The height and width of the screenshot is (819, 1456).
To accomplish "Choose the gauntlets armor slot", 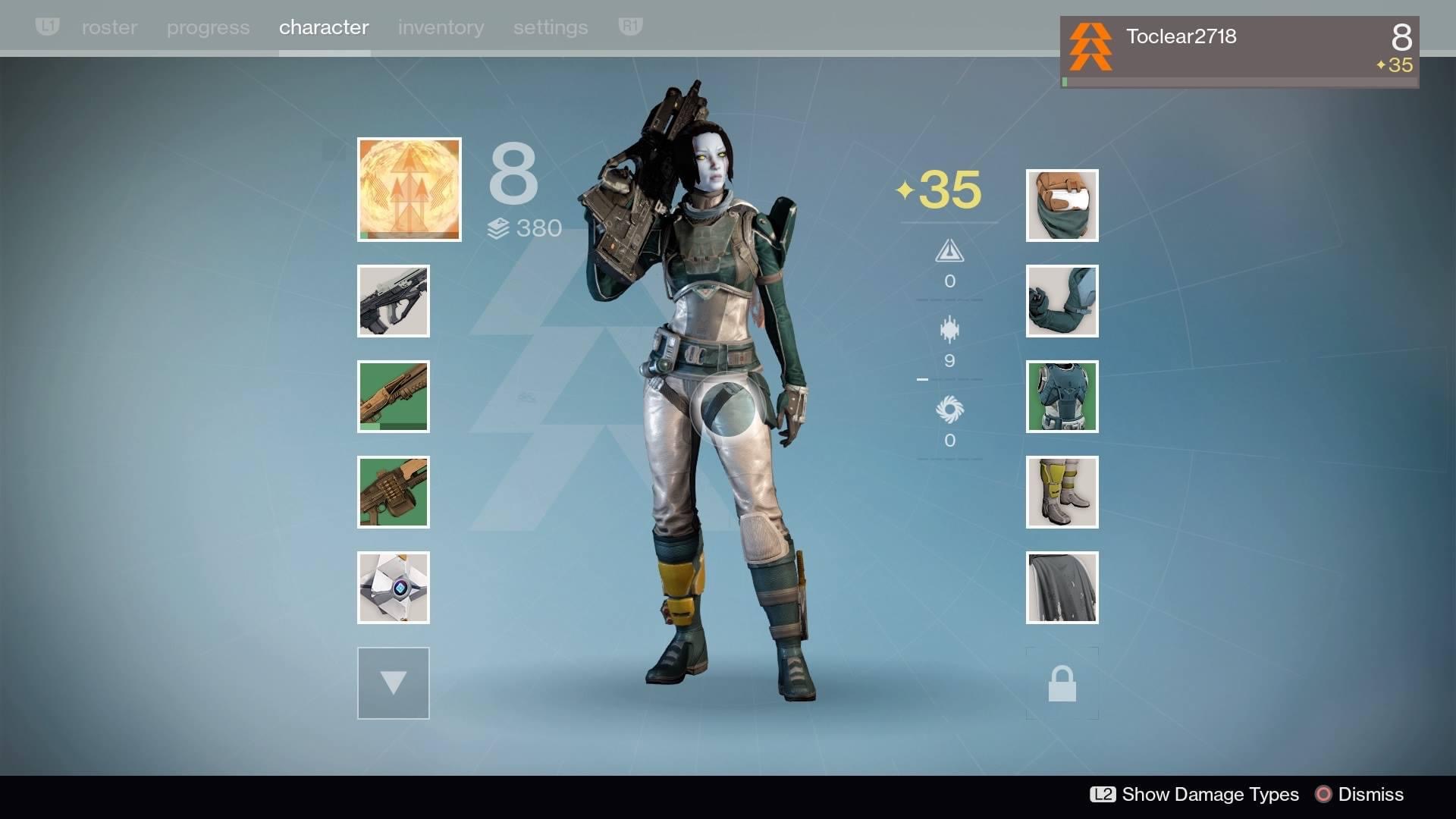I will 1062,301.
